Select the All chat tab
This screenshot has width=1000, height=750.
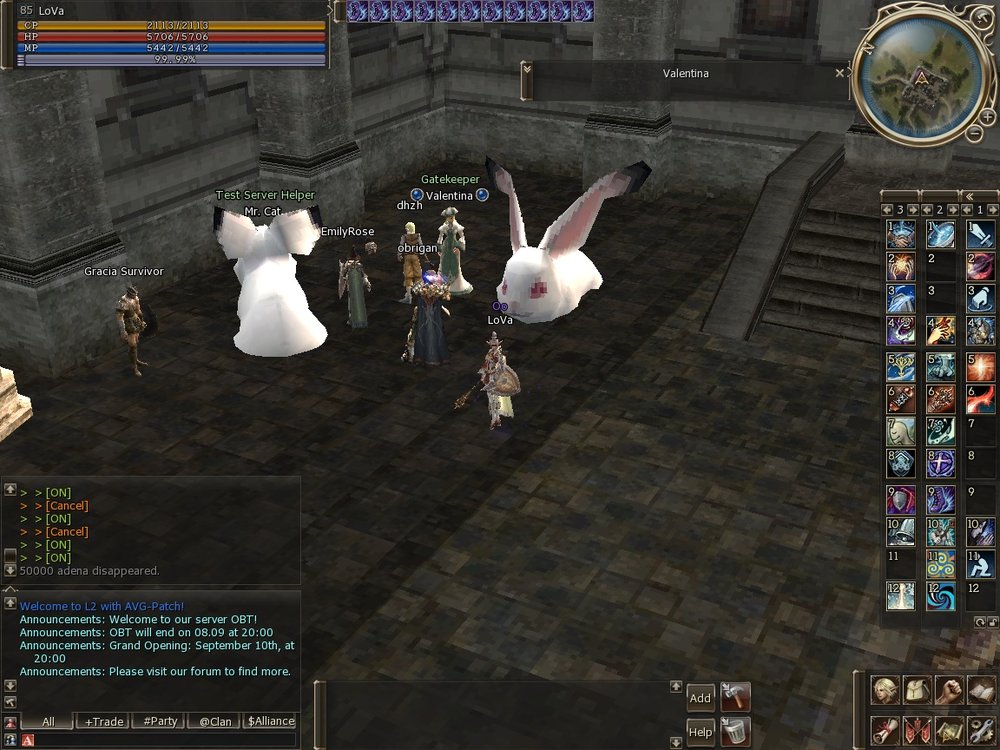tap(48, 721)
